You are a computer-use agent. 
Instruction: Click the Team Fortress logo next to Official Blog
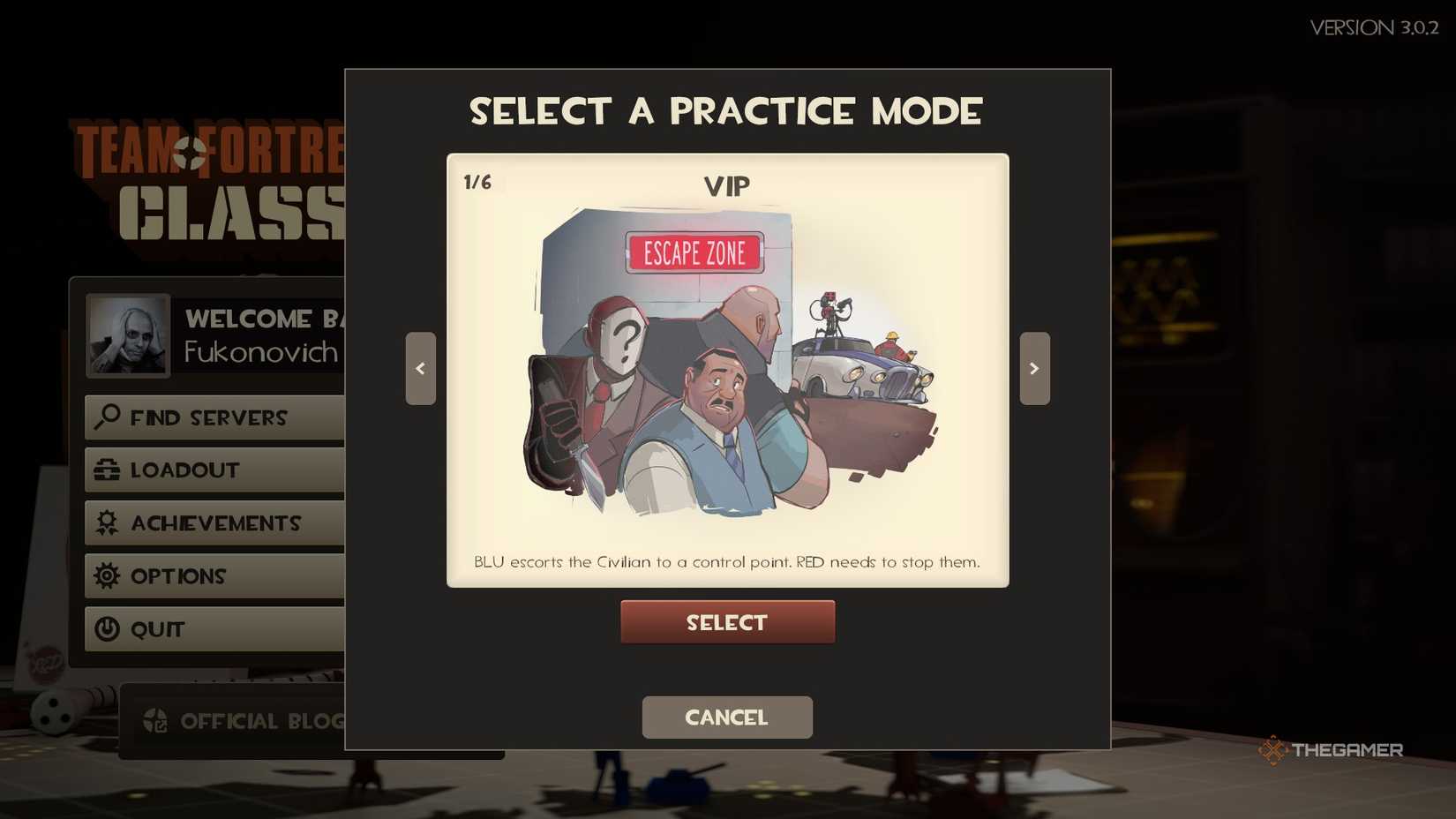156,721
